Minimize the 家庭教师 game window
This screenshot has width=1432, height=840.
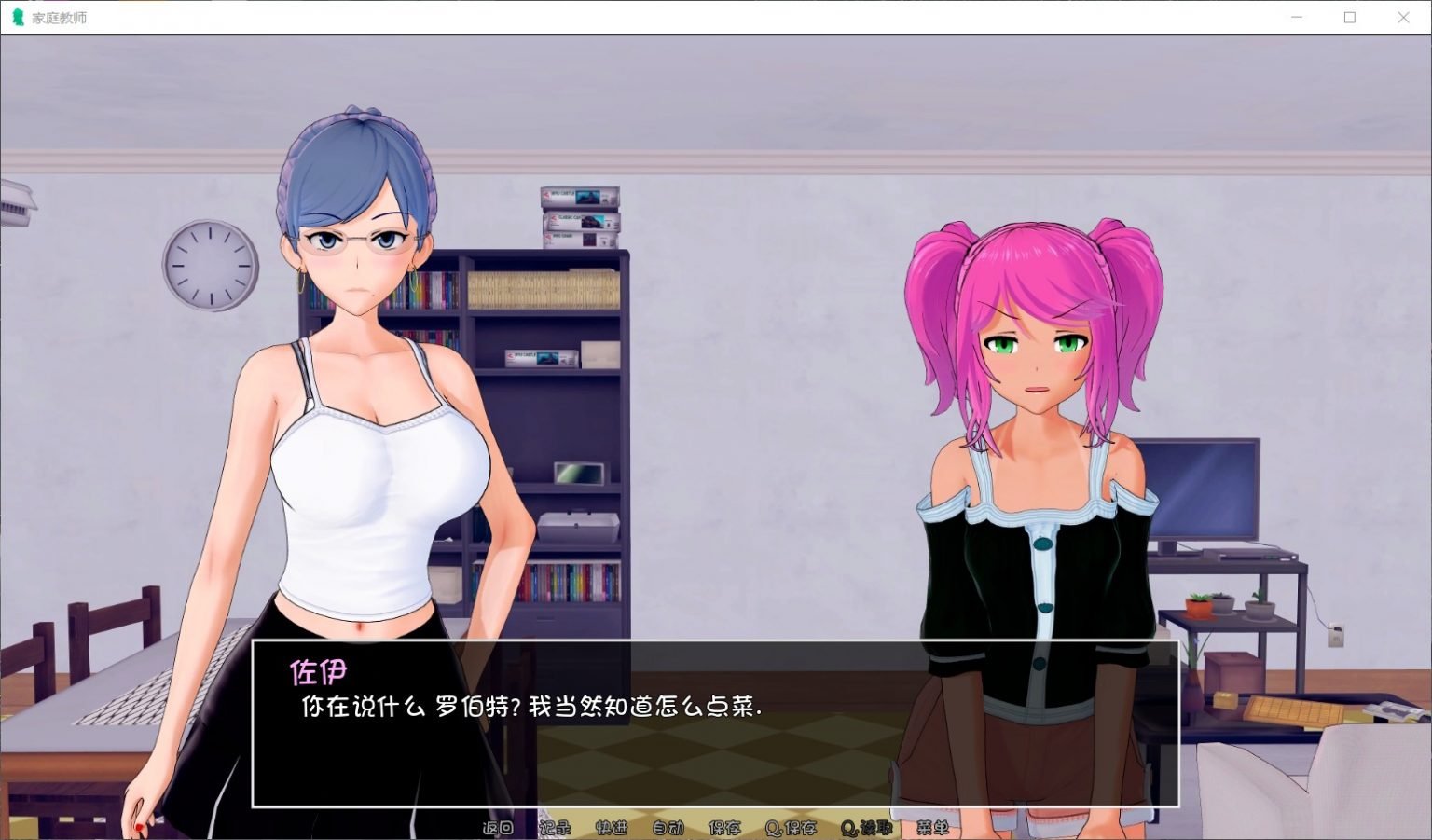(1296, 17)
